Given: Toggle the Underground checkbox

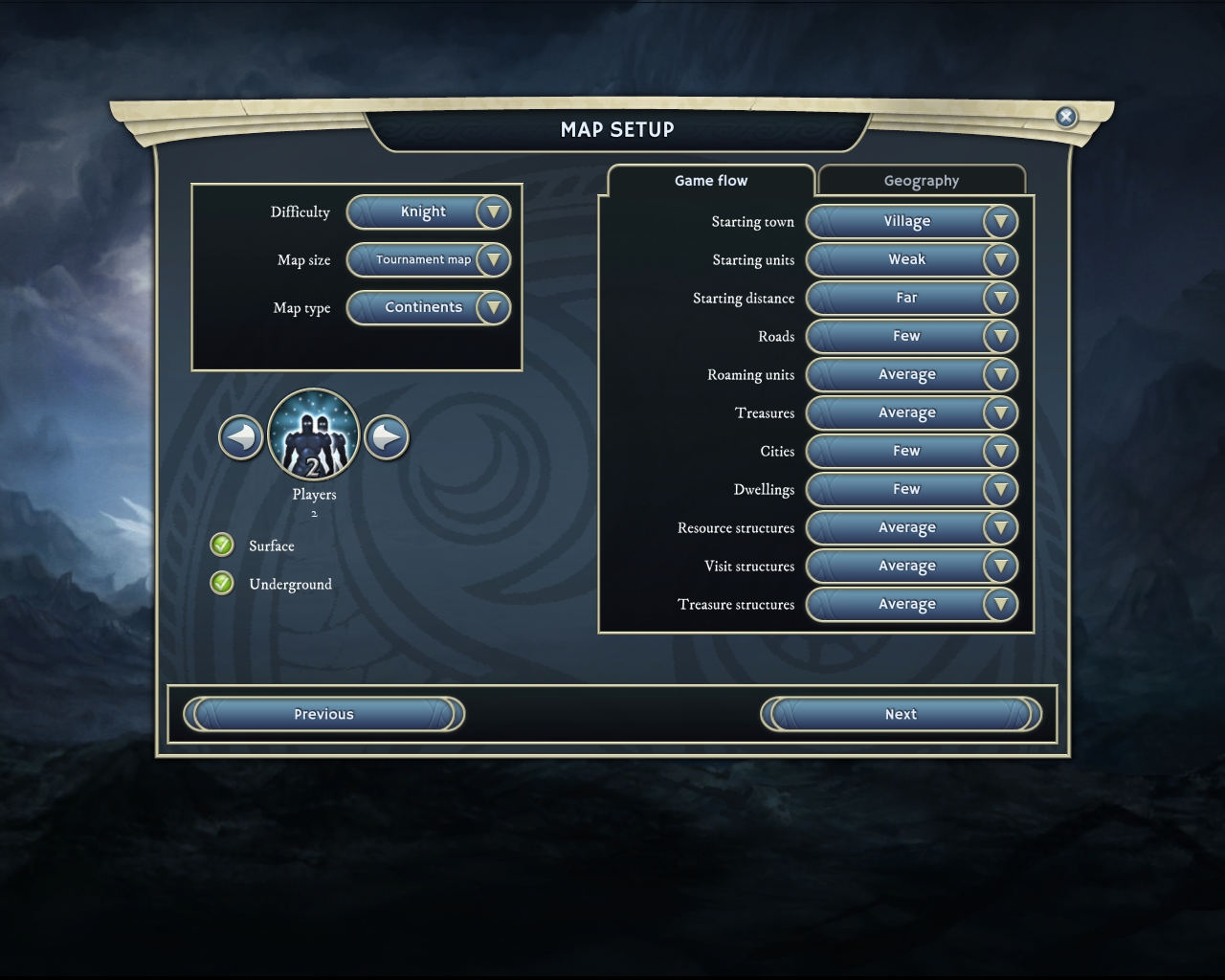Looking at the screenshot, I should [x=222, y=584].
